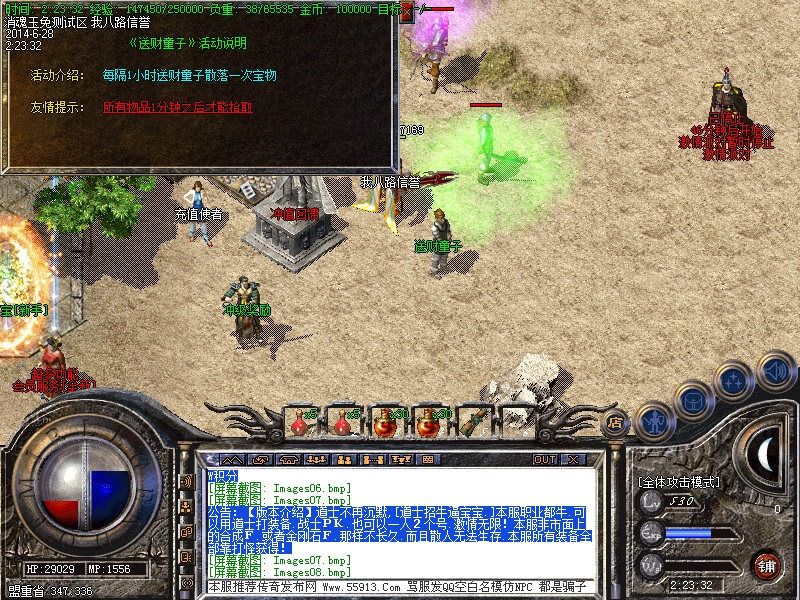The width and height of the screenshot is (800, 600).
Task: Toggle the top sound-wave chat channel button
Action: click(x=186, y=482)
